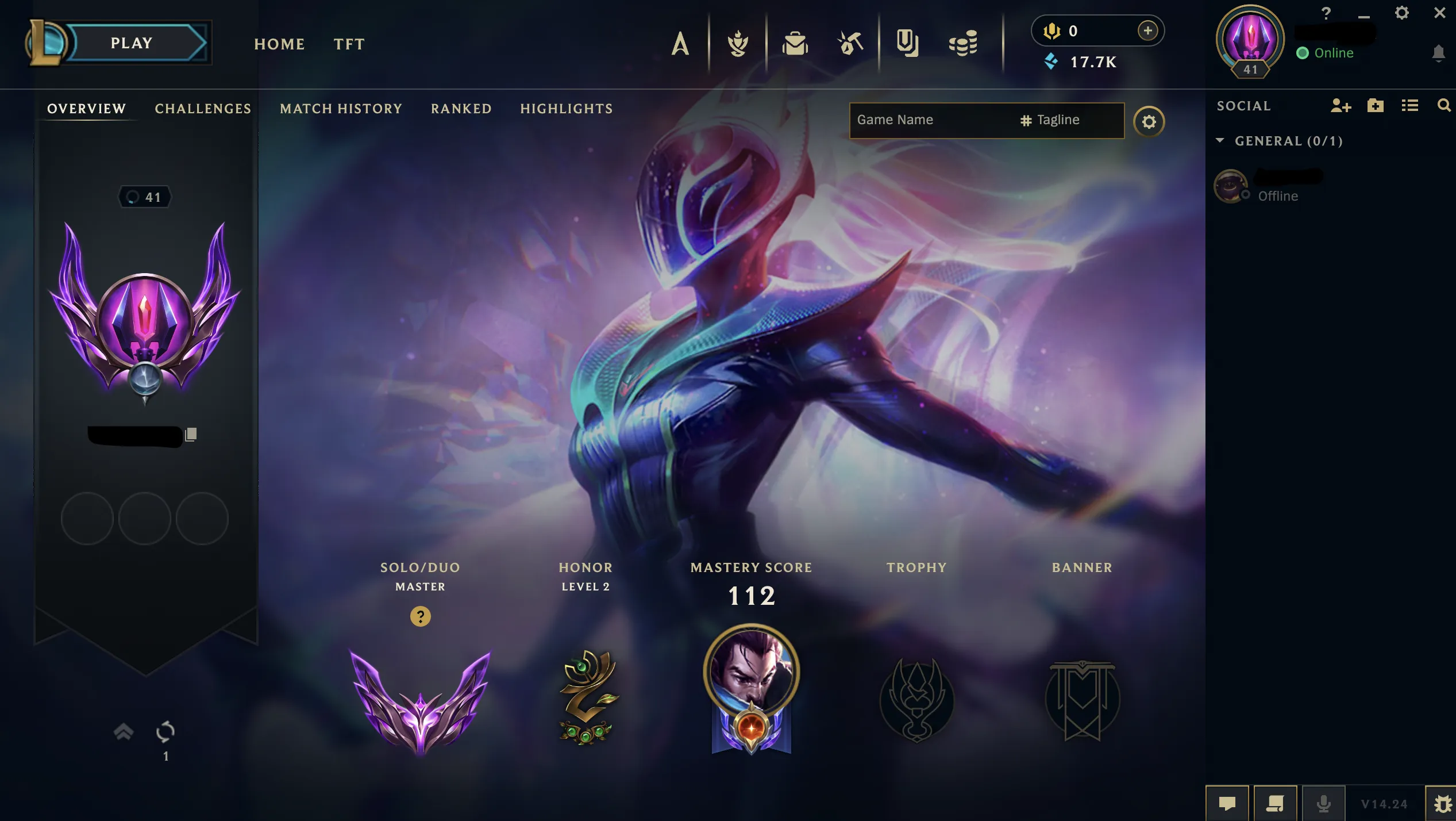Switch to the Match History tab
The width and height of the screenshot is (1456, 821).
pyautogui.click(x=340, y=109)
